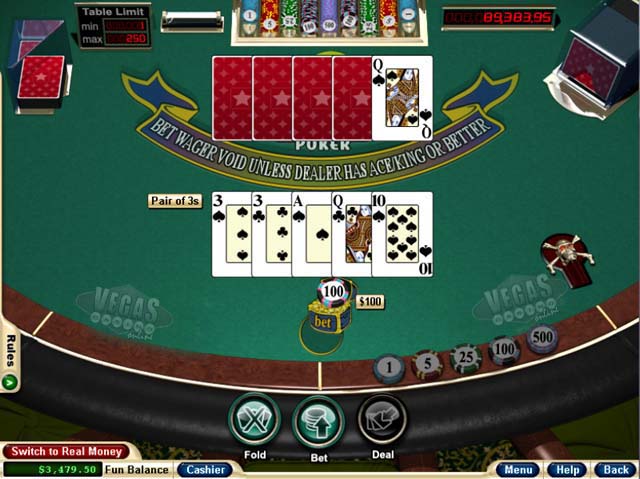The height and width of the screenshot is (479, 640).
Task: Expand the Rules side panel
Action: point(9,355)
